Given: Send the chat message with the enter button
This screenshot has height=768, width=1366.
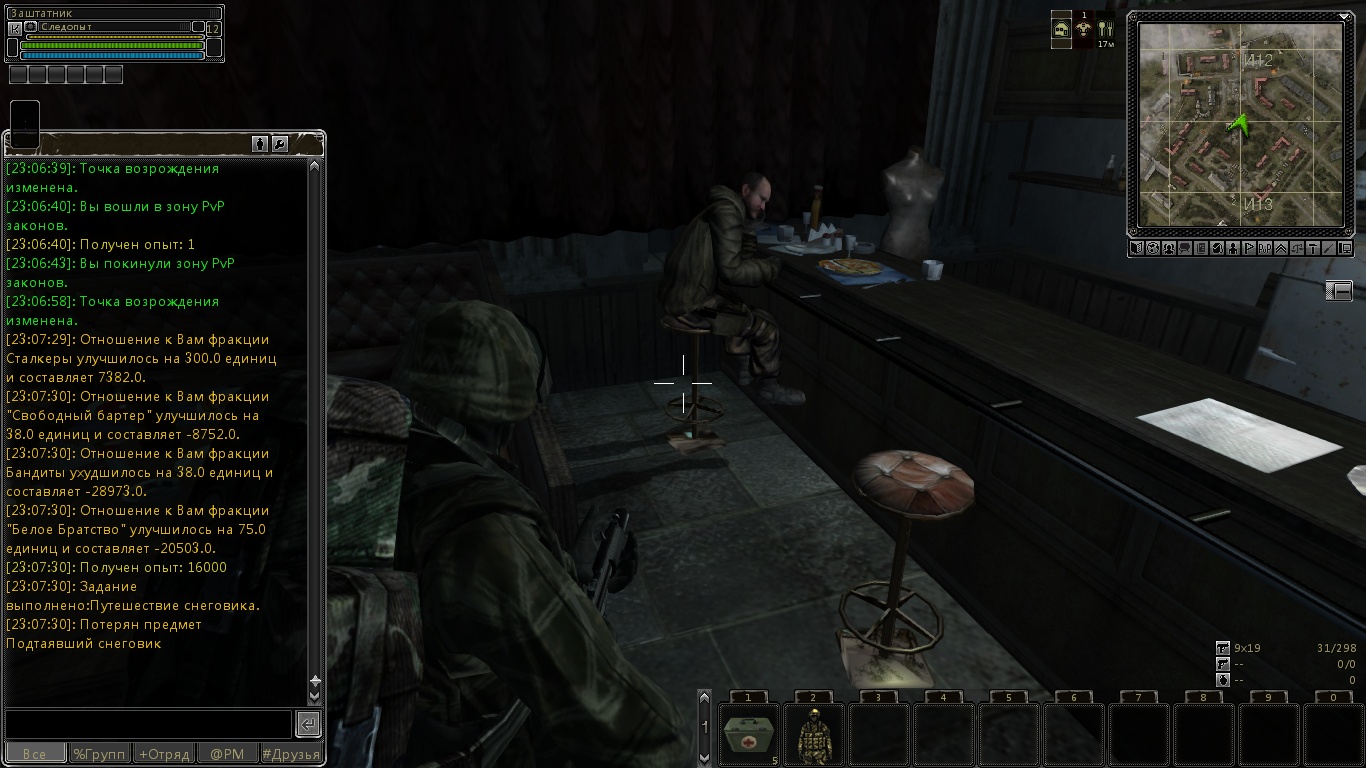Looking at the screenshot, I should point(308,723).
